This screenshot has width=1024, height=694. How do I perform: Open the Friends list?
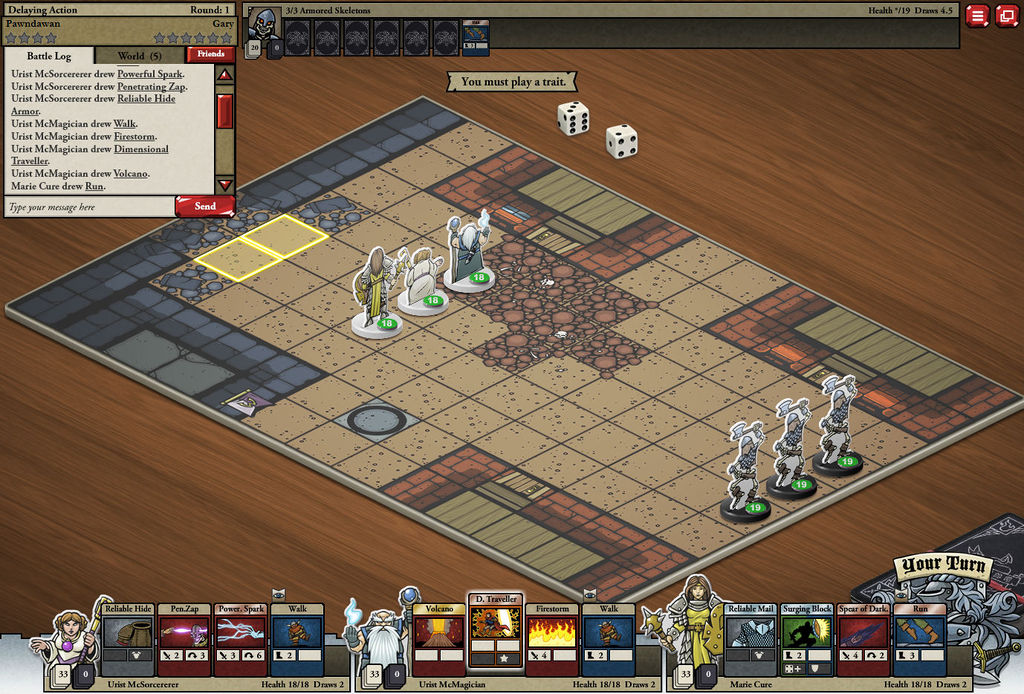click(x=210, y=55)
